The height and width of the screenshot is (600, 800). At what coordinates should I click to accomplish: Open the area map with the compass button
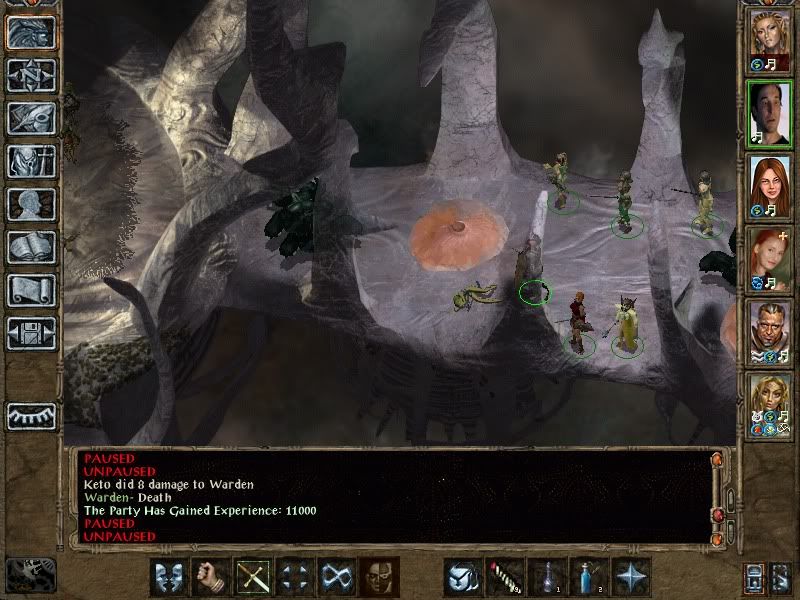tap(30, 75)
